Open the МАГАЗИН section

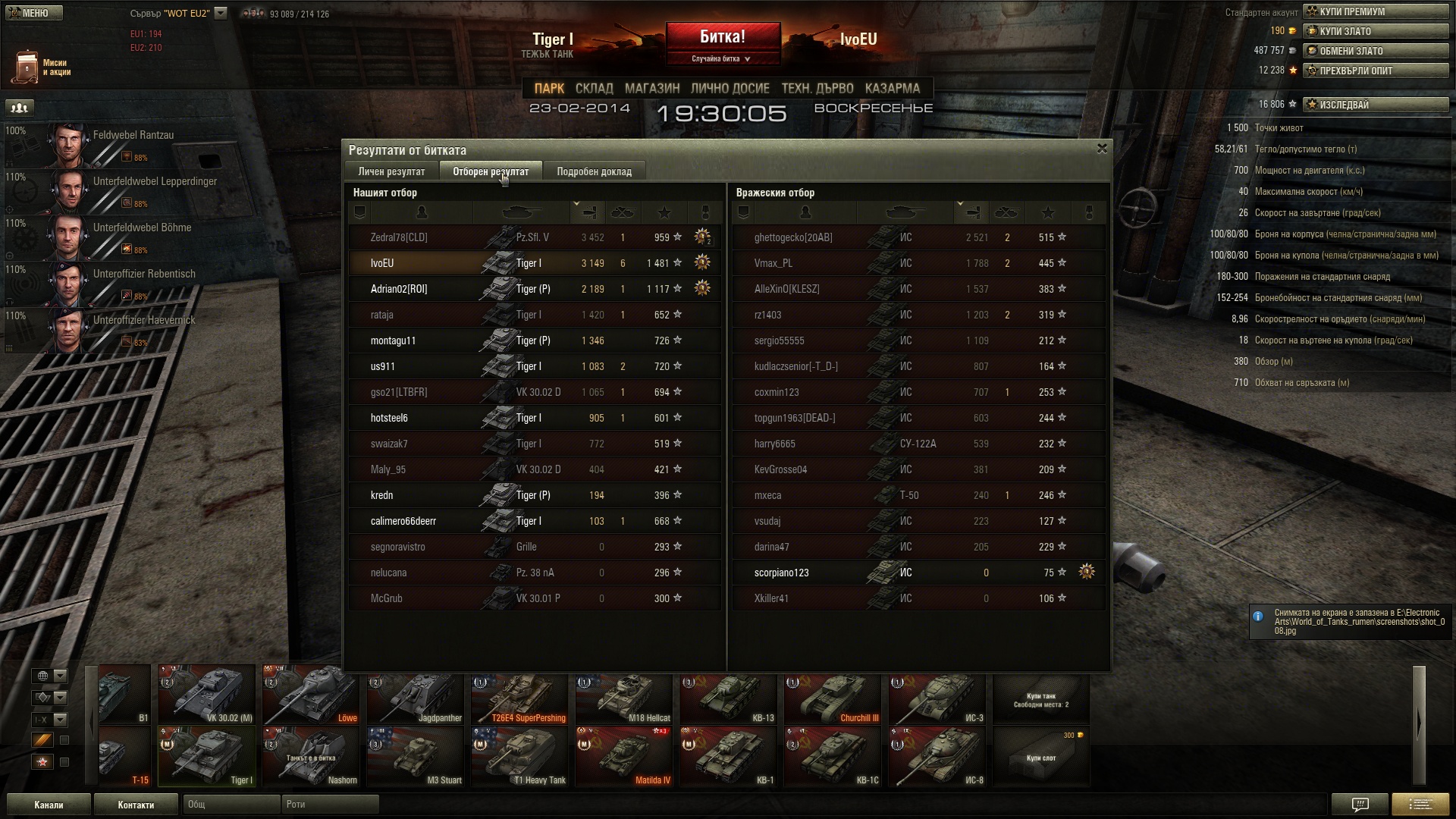652,88
